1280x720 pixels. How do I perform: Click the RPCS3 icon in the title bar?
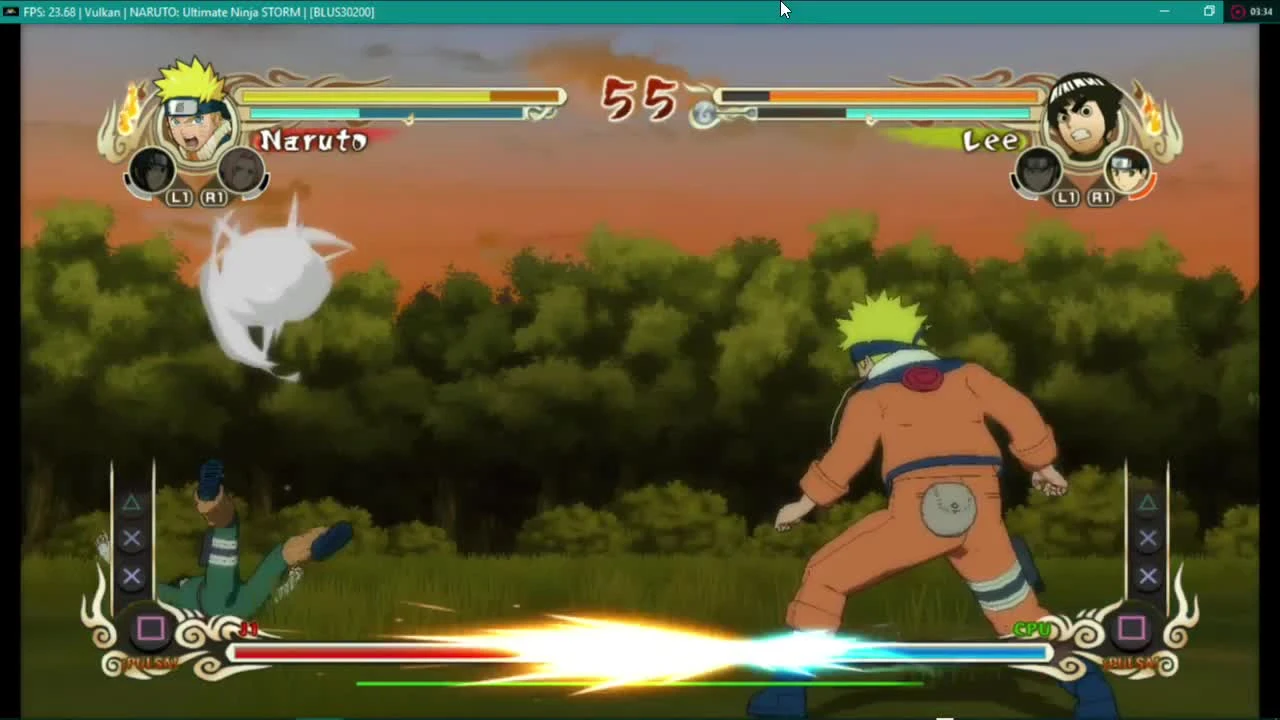pos(10,11)
